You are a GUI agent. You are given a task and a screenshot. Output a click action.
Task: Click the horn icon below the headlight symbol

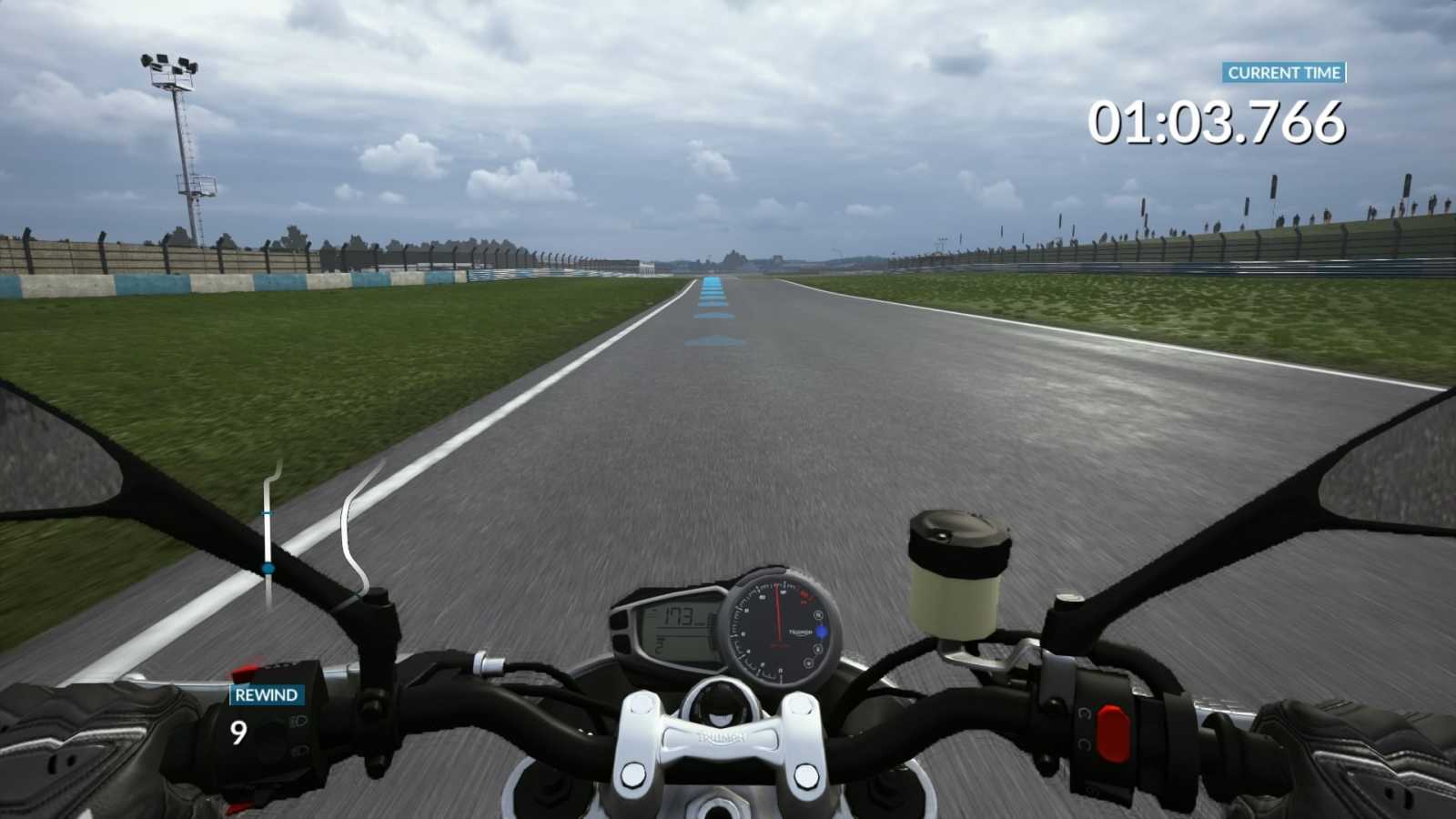298,750
